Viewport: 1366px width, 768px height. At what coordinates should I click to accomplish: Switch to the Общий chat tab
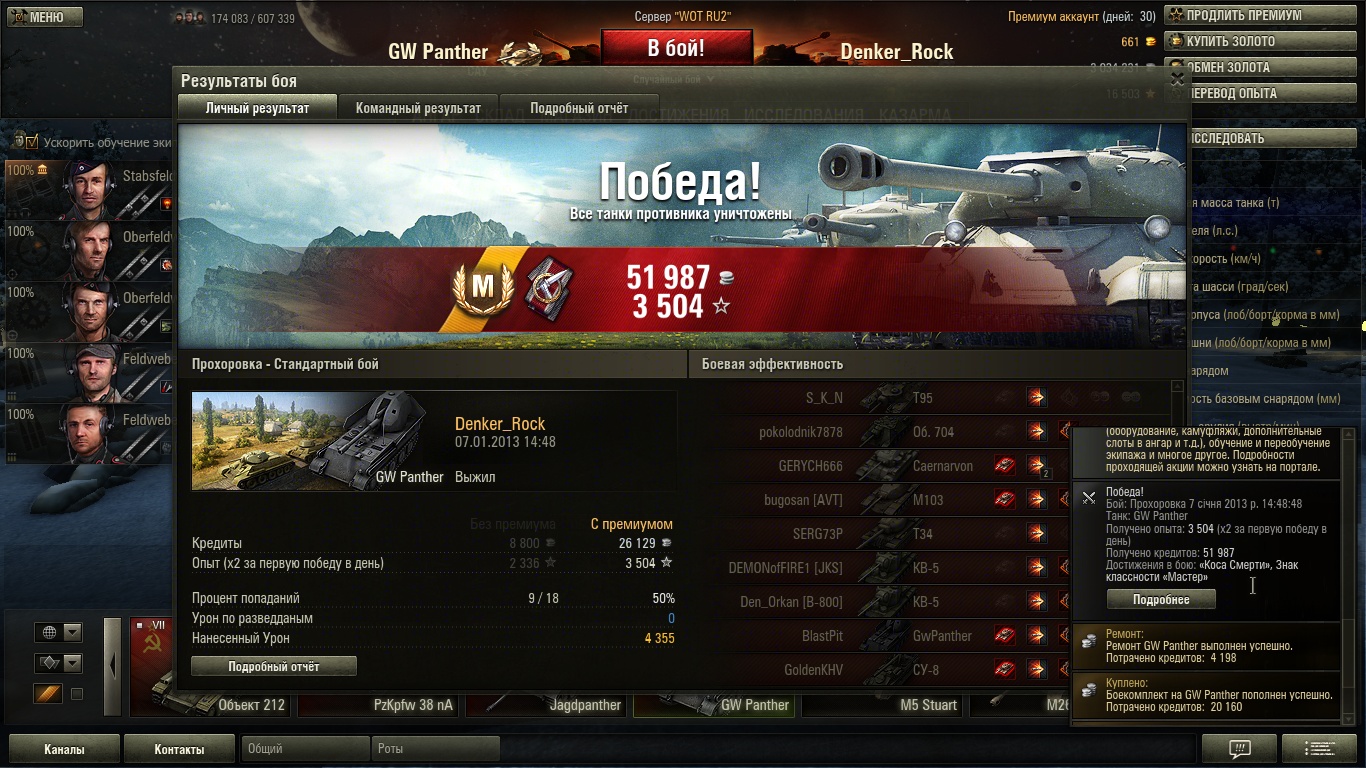click(x=305, y=748)
